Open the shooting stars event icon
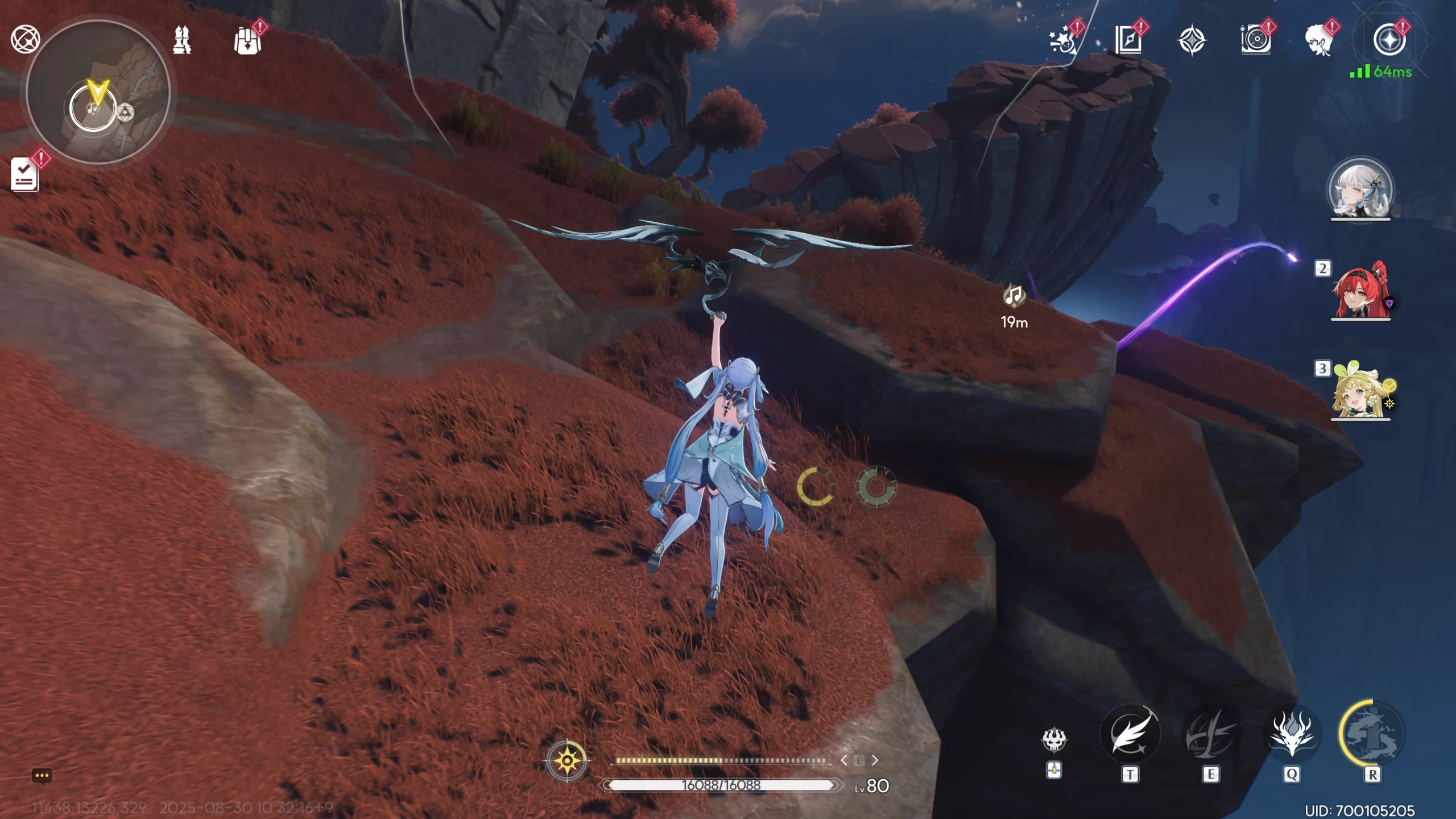The width and height of the screenshot is (1456, 819). (x=1062, y=40)
